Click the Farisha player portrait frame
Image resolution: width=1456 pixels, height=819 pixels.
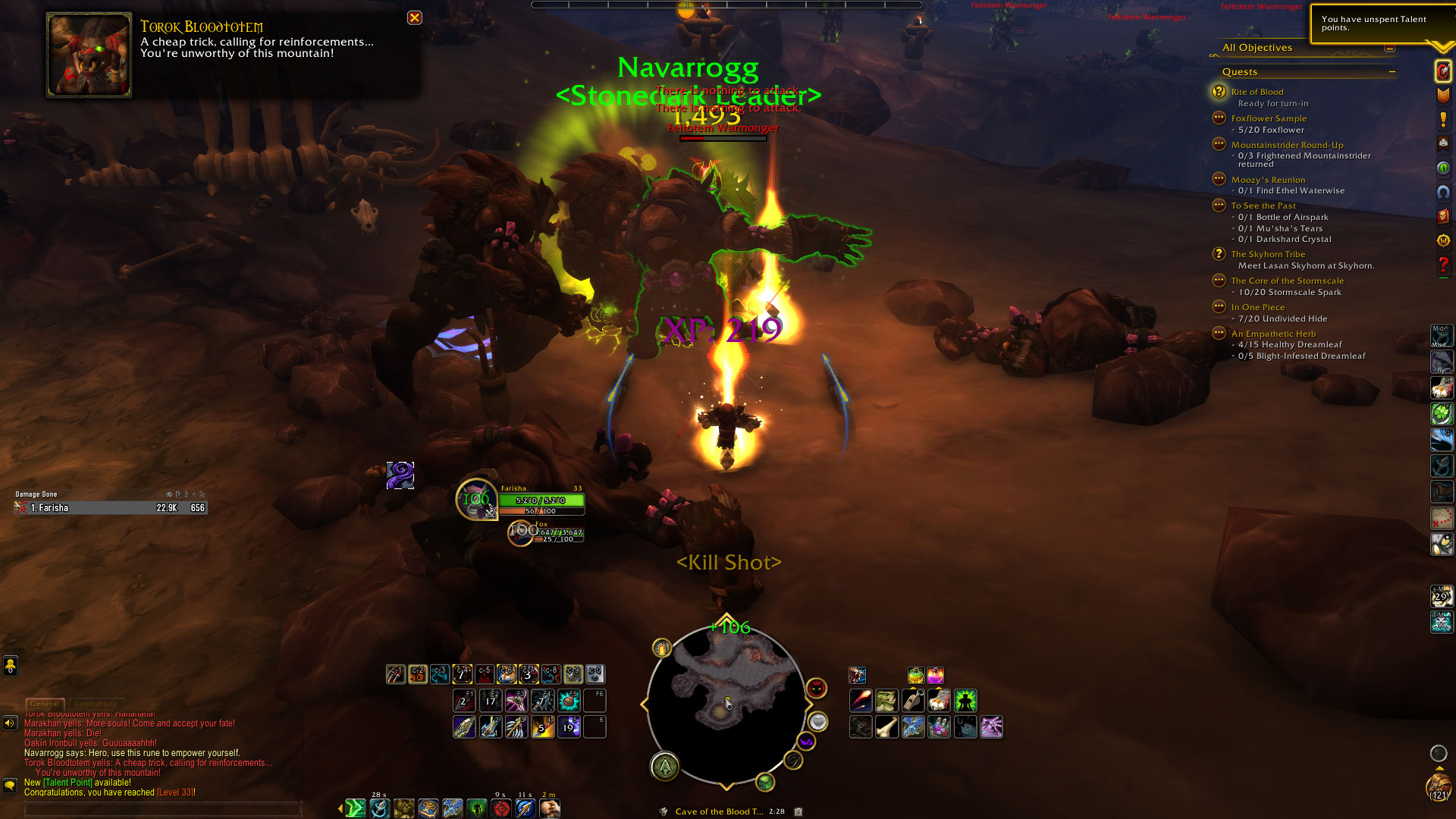click(476, 500)
